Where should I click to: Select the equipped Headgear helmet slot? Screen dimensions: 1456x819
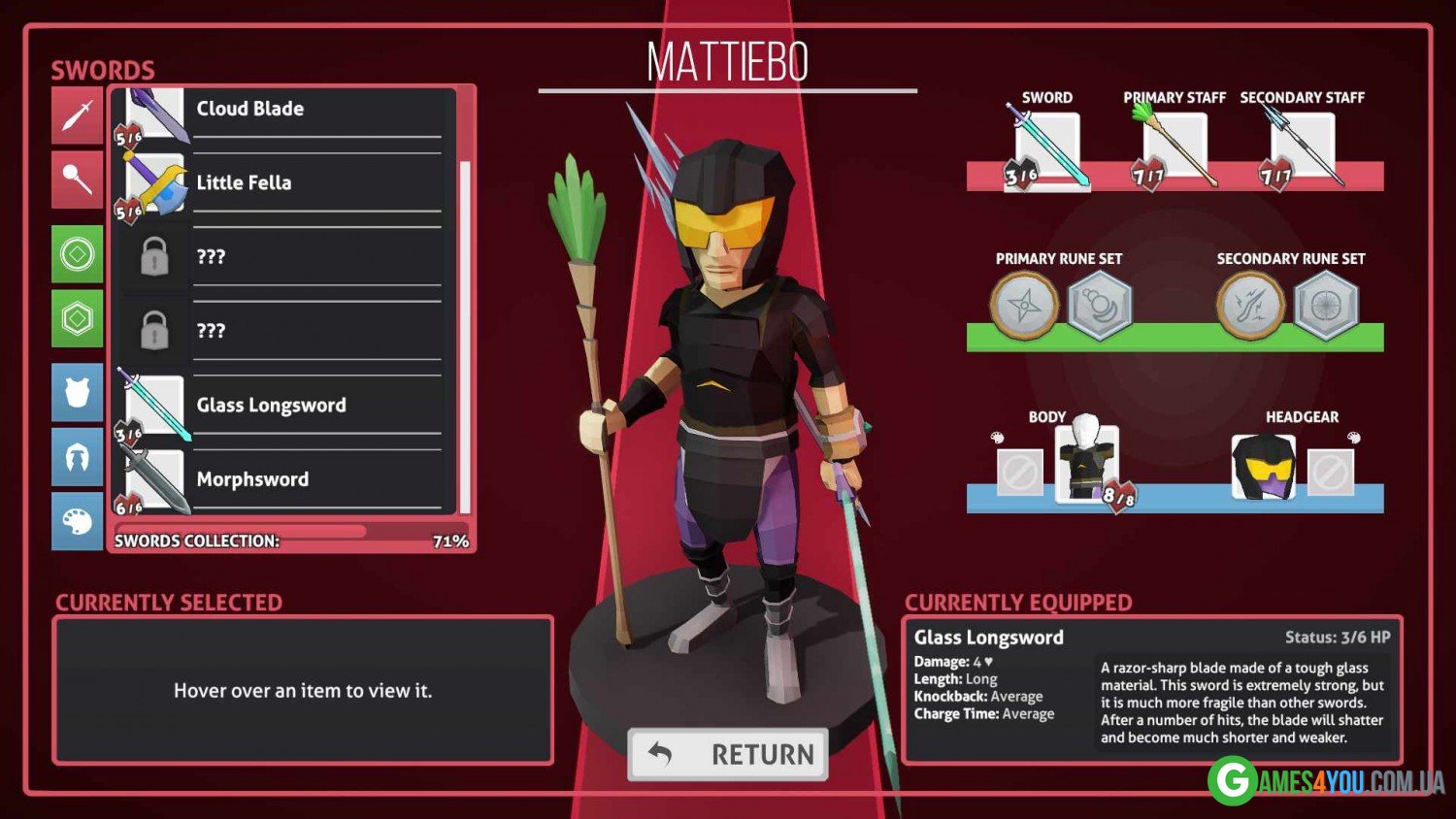(x=1263, y=467)
